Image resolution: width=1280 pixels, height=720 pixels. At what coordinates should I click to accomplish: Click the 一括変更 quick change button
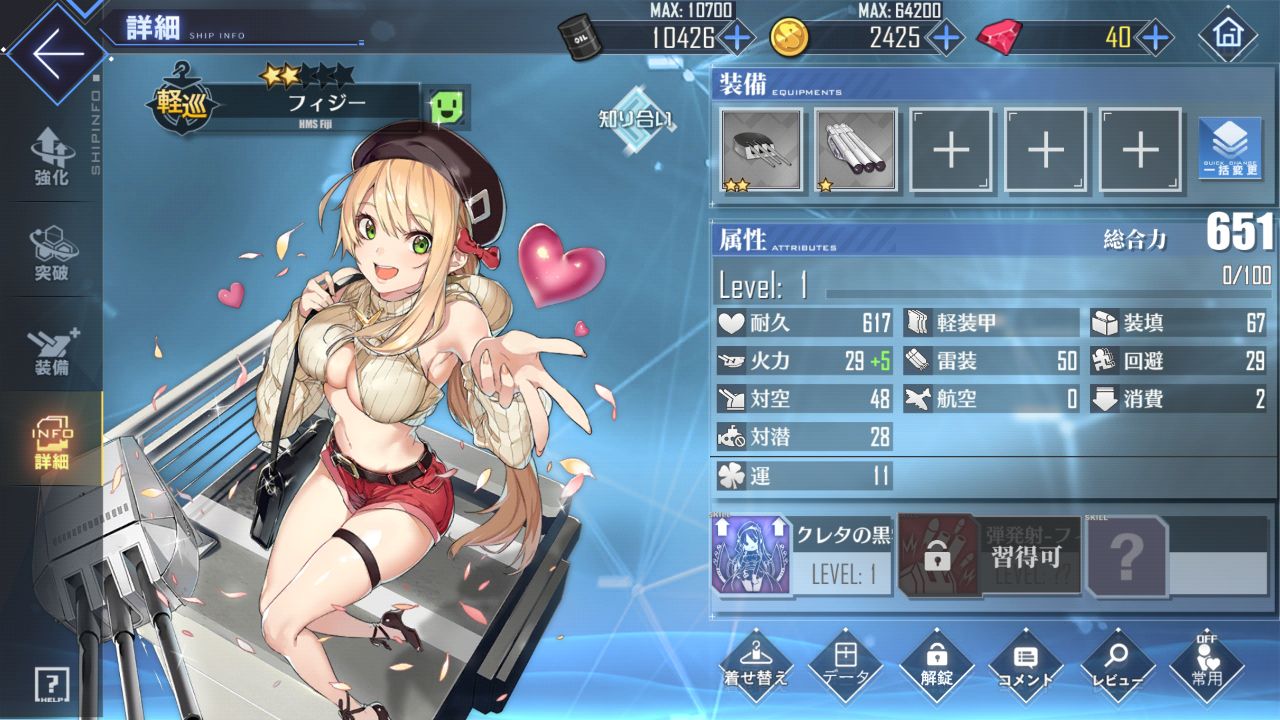click(x=1229, y=148)
